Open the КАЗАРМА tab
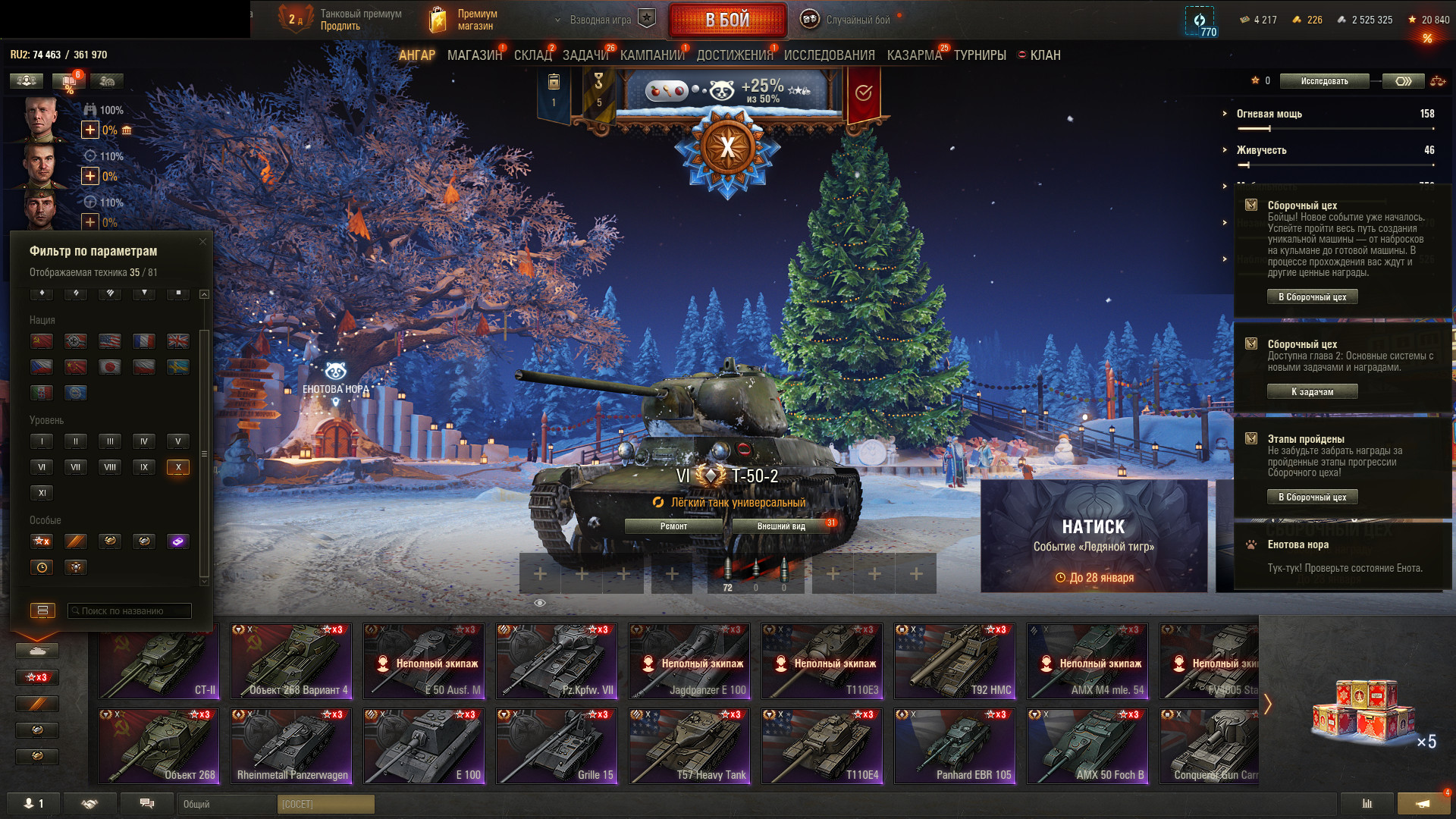Viewport: 1456px width, 819px height. click(x=914, y=55)
